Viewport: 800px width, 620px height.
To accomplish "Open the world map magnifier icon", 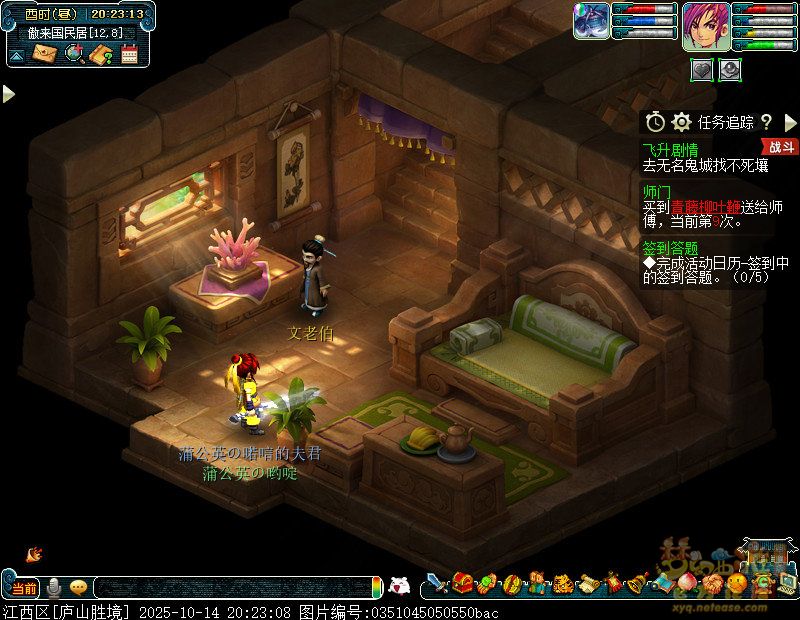I will [73, 54].
